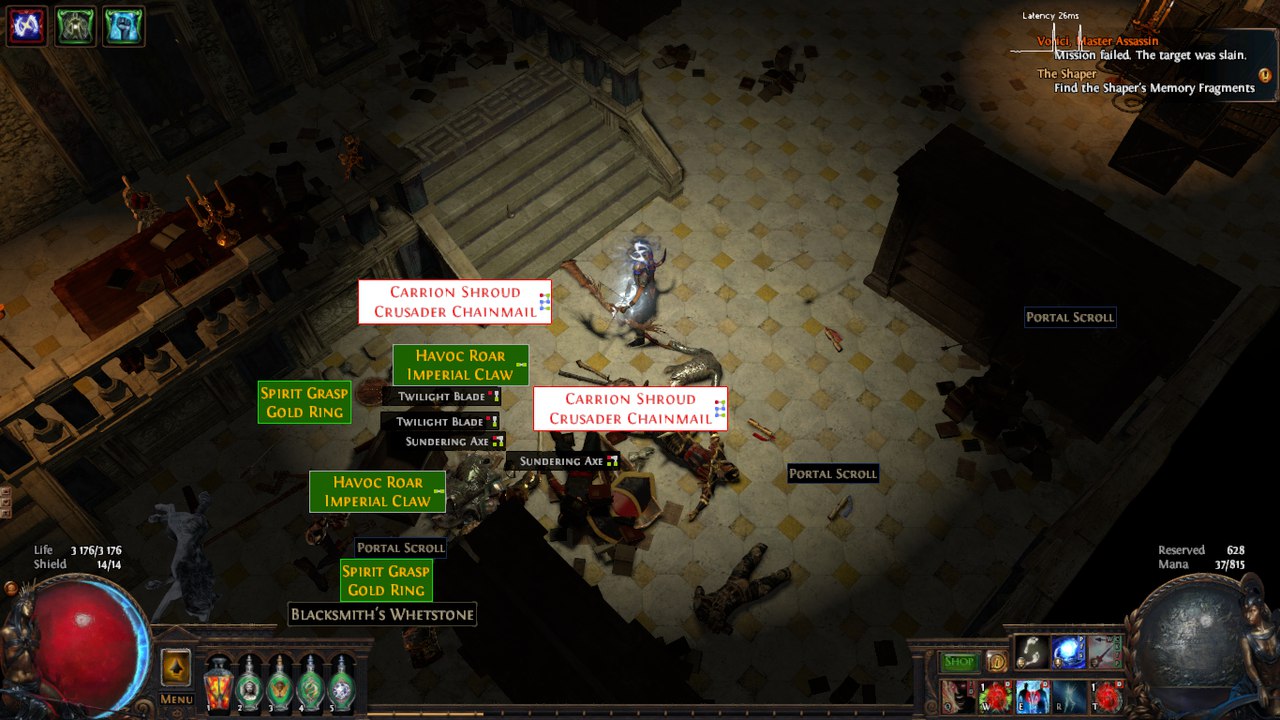Activate the E blue figures skill
This screenshot has height=720, width=1280.
(1032, 696)
